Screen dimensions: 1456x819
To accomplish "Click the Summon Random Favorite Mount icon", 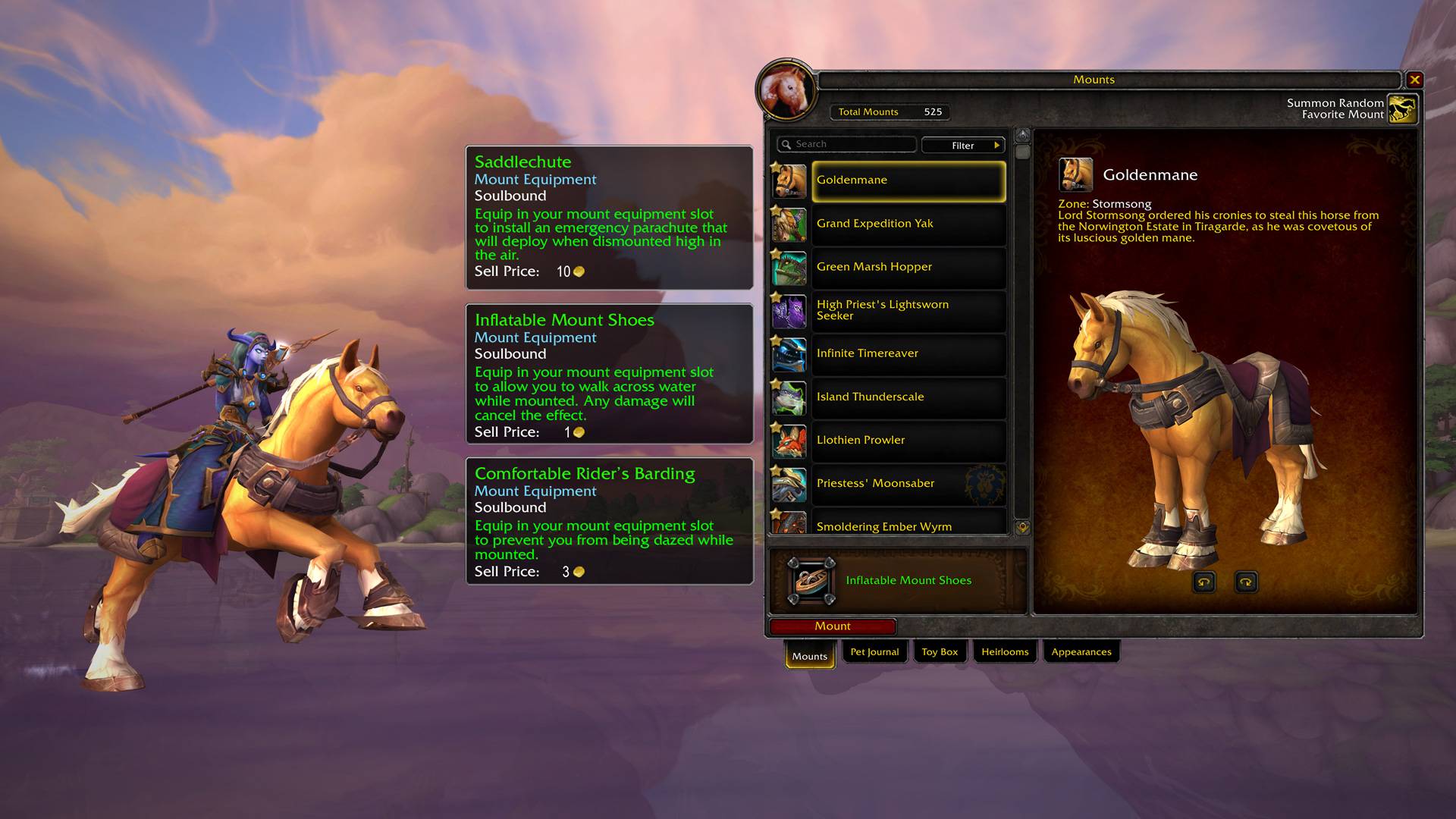I will coord(1402,108).
